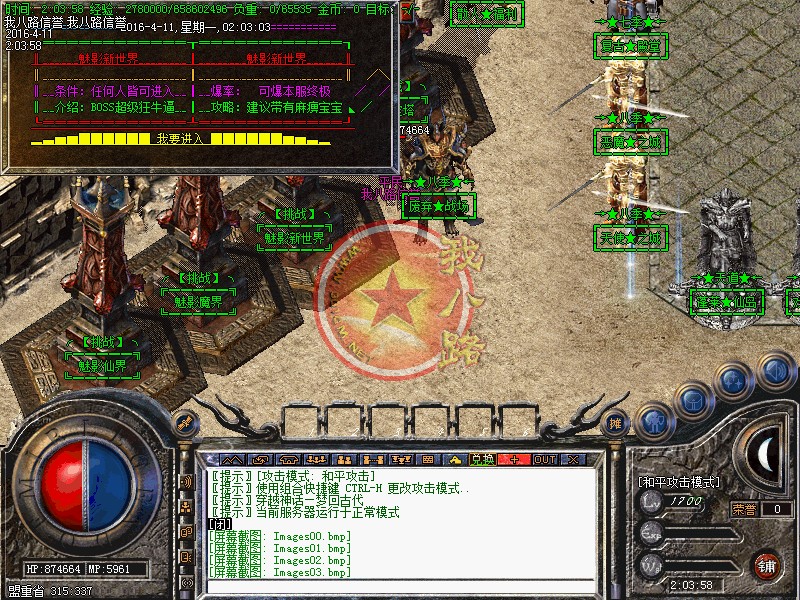Open the red 铺 shop button
This screenshot has width=800, height=600.
tap(766, 565)
